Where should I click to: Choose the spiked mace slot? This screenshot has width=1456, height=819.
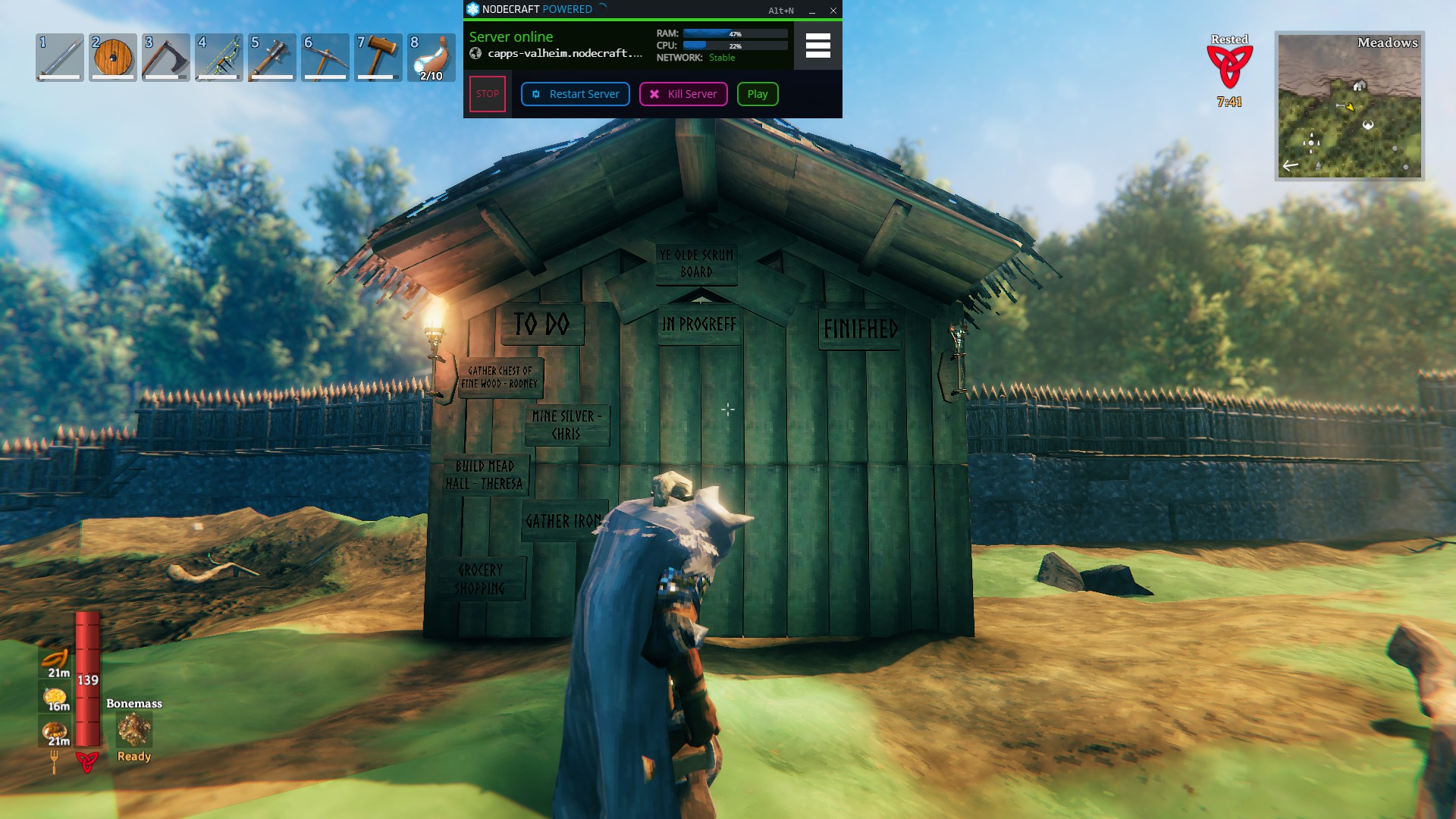click(272, 57)
